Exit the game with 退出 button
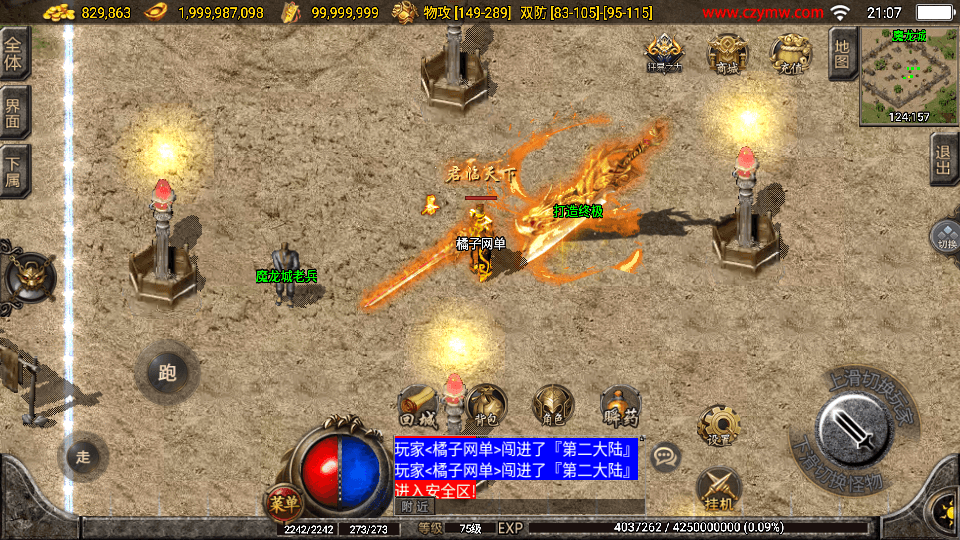Image resolution: width=960 pixels, height=540 pixels. tap(944, 160)
